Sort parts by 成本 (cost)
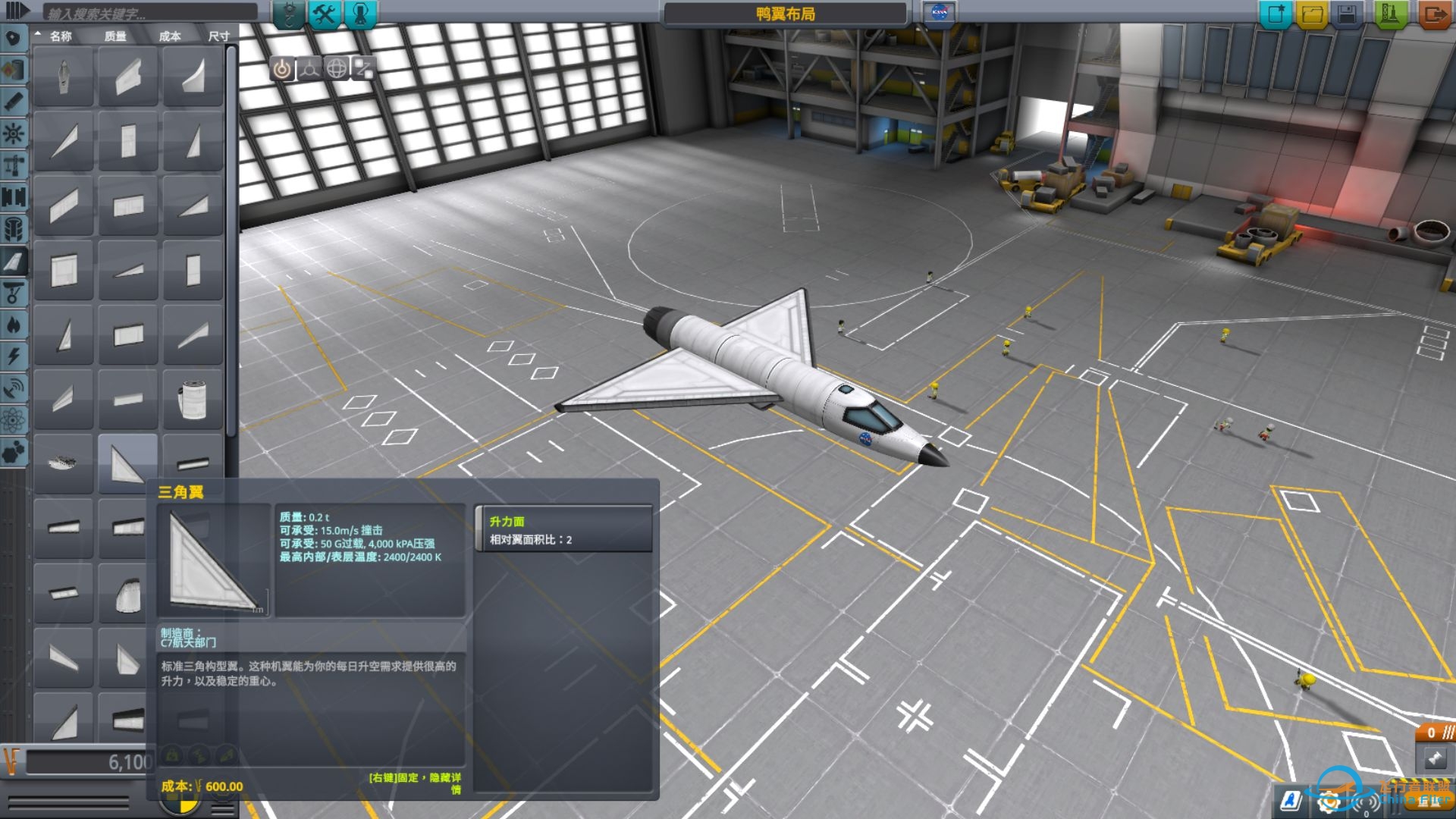The height and width of the screenshot is (819, 1456). (x=170, y=36)
